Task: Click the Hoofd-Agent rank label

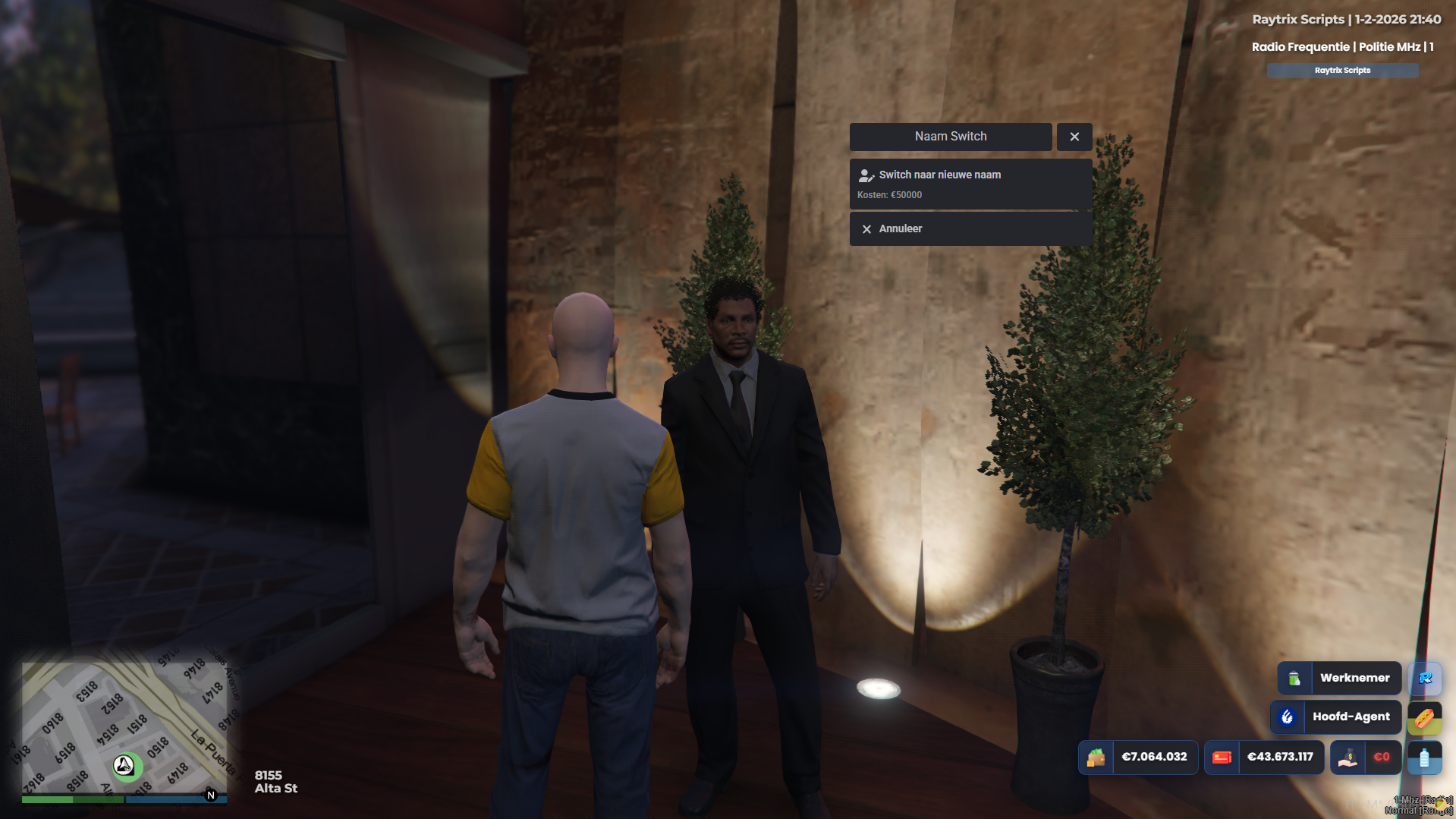Action: click(x=1352, y=717)
